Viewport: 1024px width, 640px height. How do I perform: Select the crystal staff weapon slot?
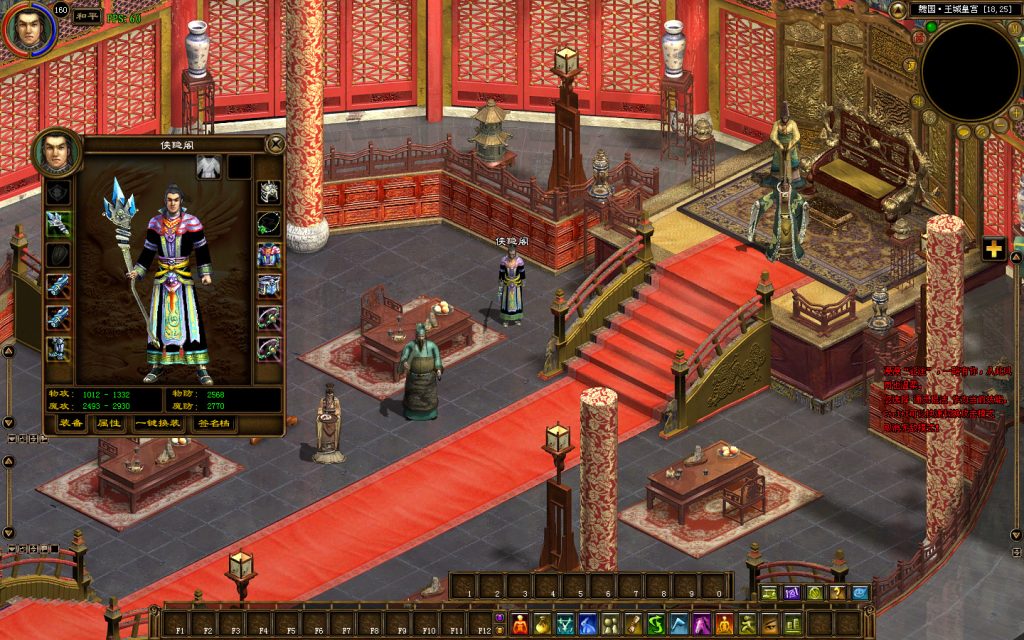tap(58, 223)
